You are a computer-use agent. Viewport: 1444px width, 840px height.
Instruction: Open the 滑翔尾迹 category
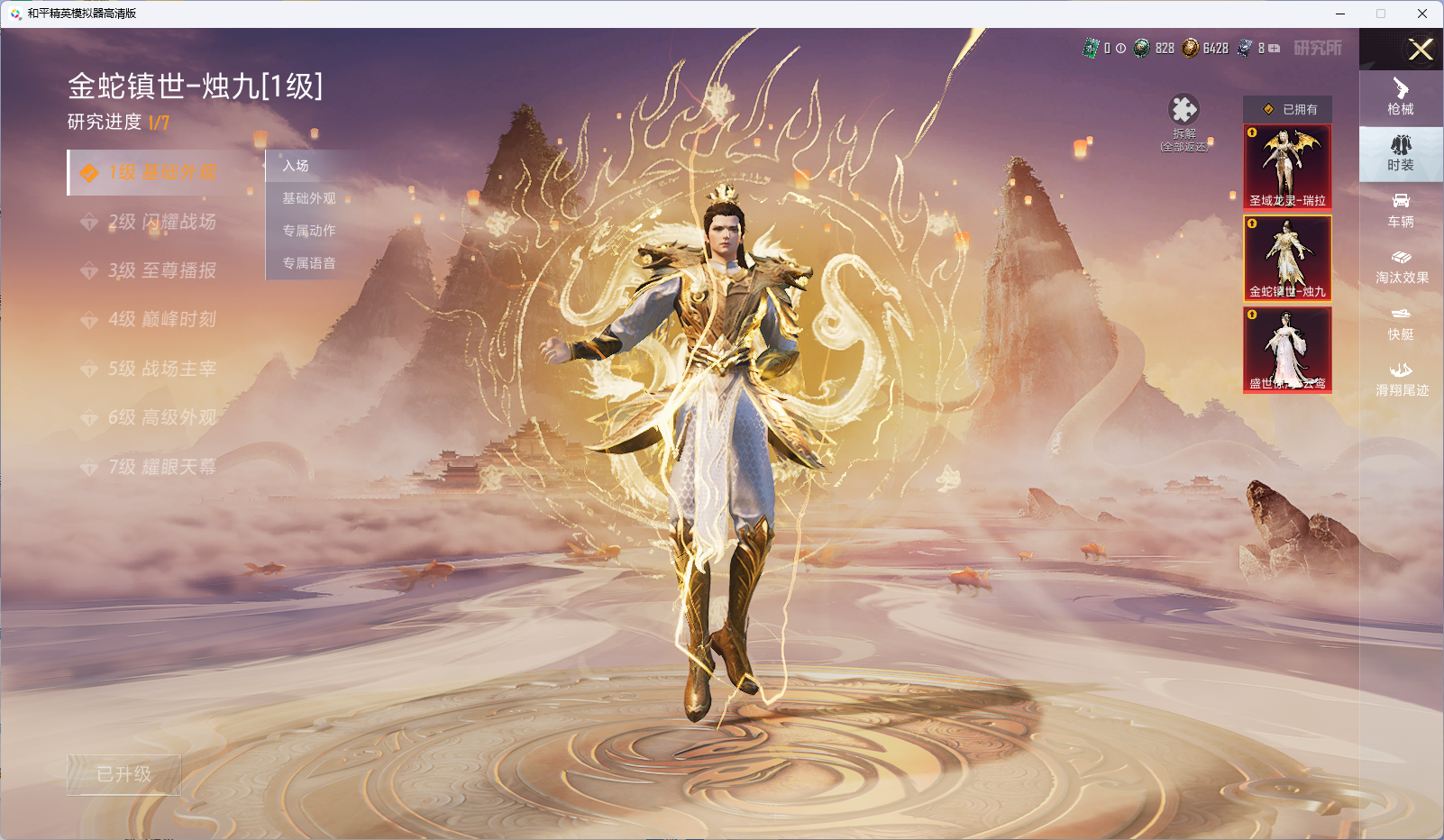[1401, 379]
